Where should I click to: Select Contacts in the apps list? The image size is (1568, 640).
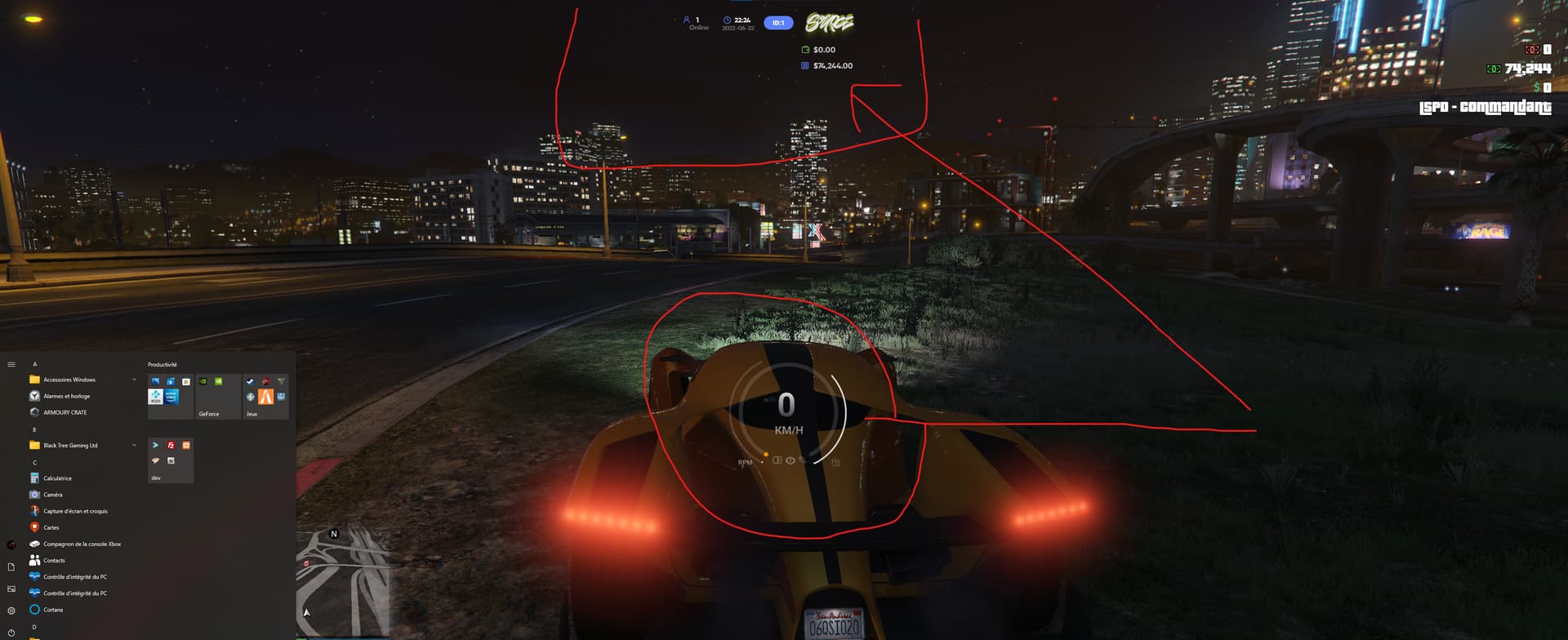click(x=55, y=560)
